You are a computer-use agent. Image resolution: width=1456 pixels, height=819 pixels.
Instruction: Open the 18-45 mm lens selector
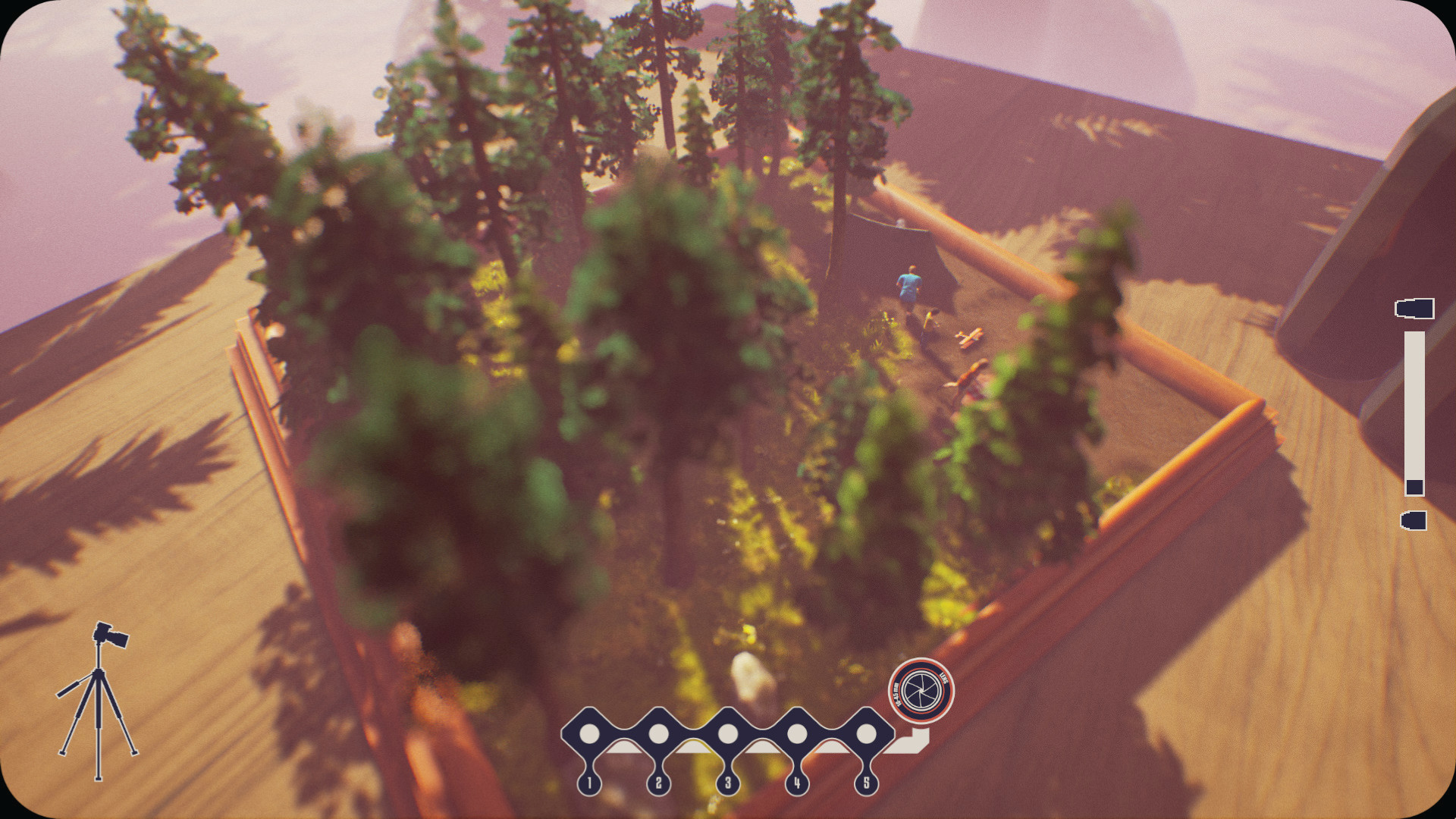tap(921, 691)
